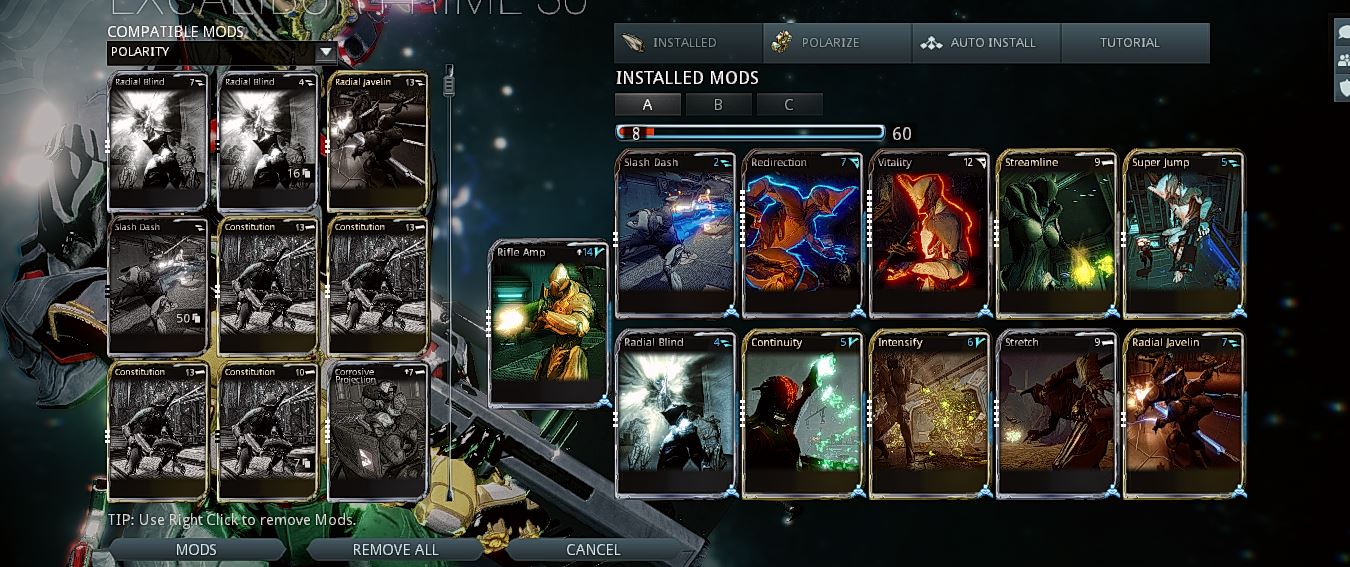Select the Corrosive Projection compatible mod
This screenshot has height=567, width=1350.
pyautogui.click(x=378, y=432)
